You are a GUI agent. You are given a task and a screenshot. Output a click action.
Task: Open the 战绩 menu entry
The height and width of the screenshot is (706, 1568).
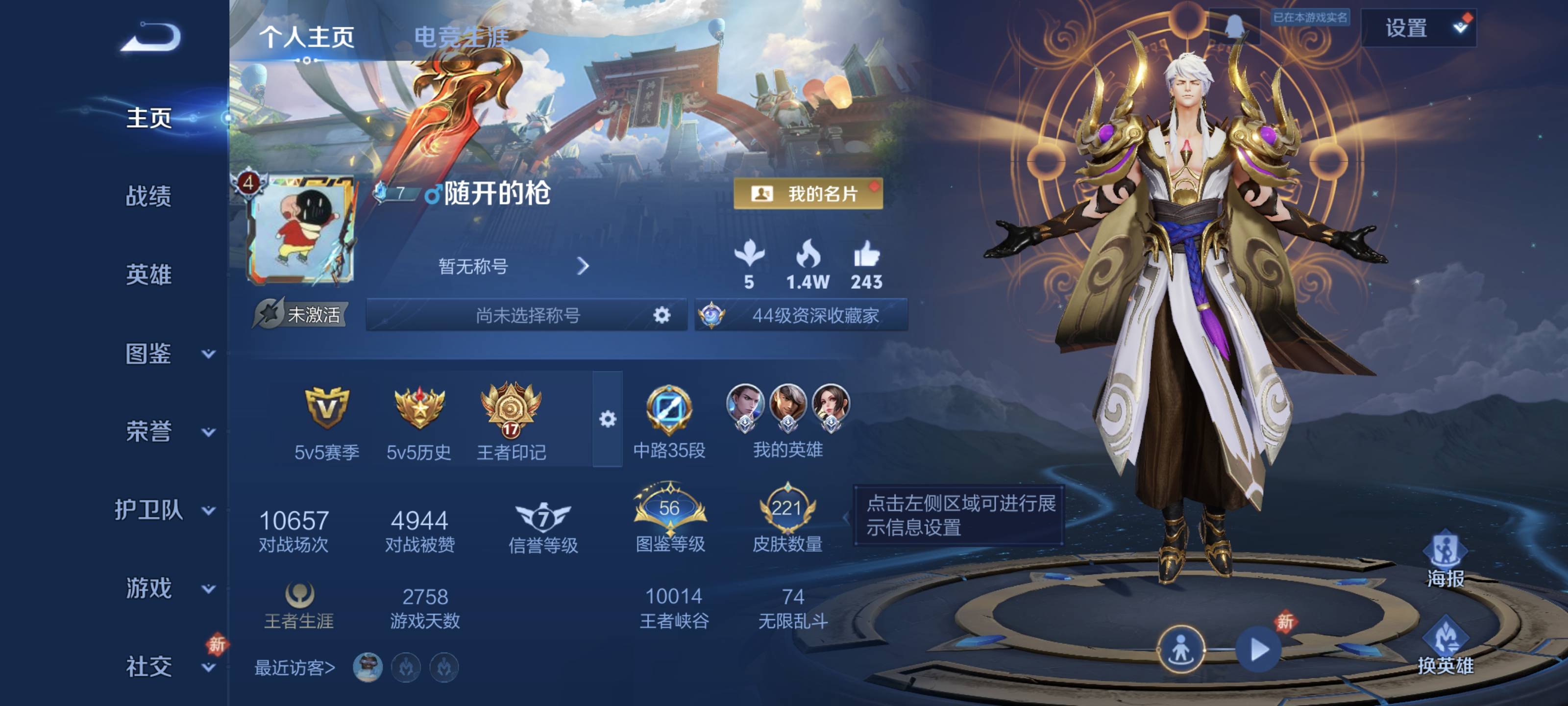148,196
